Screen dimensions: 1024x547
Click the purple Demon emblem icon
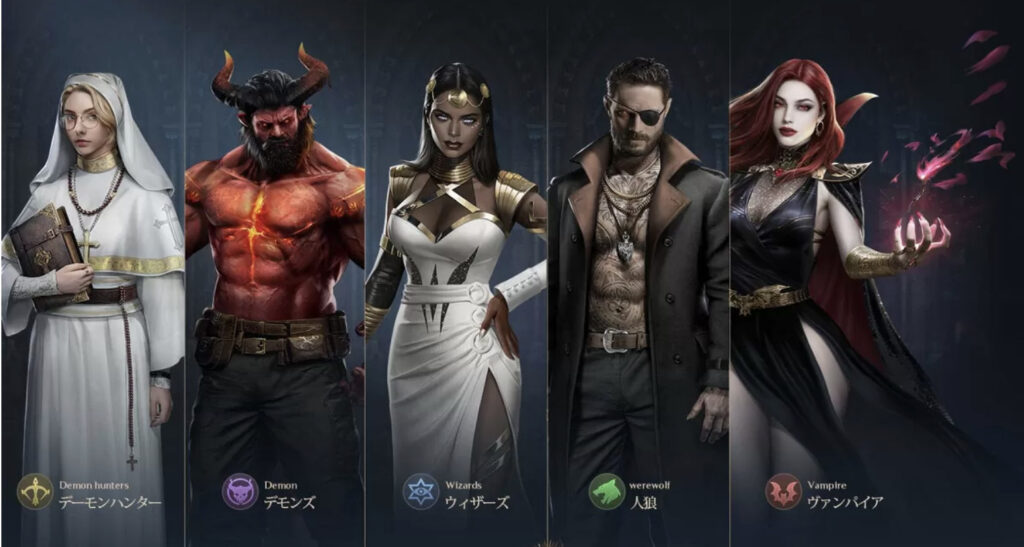pos(240,492)
